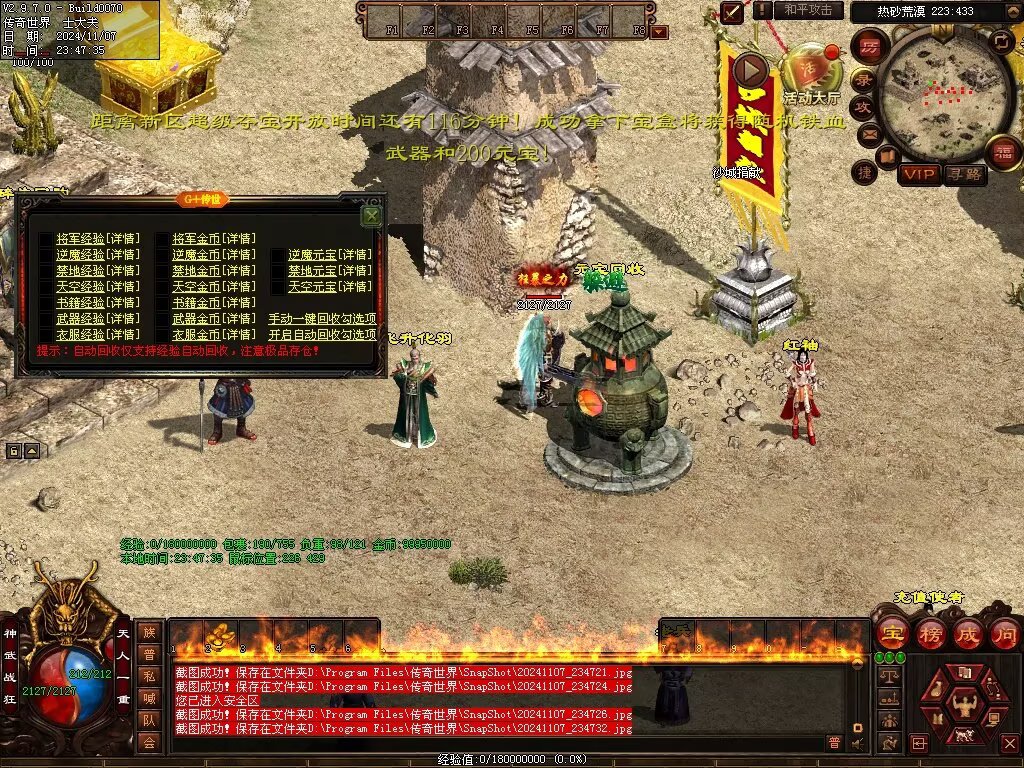Open the 宝 treasure shop button

click(x=892, y=633)
